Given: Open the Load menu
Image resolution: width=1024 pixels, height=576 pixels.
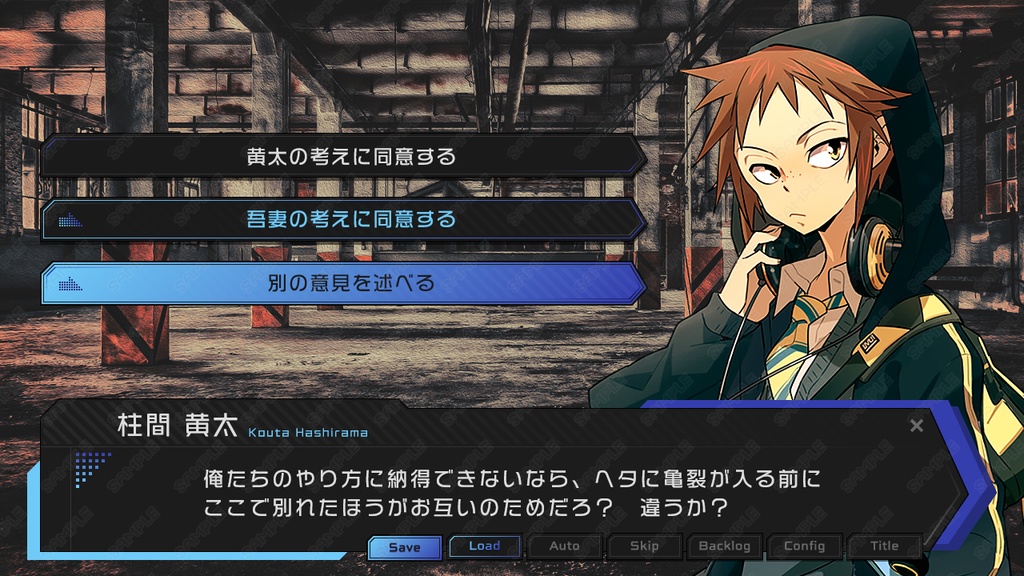Looking at the screenshot, I should coord(484,546).
